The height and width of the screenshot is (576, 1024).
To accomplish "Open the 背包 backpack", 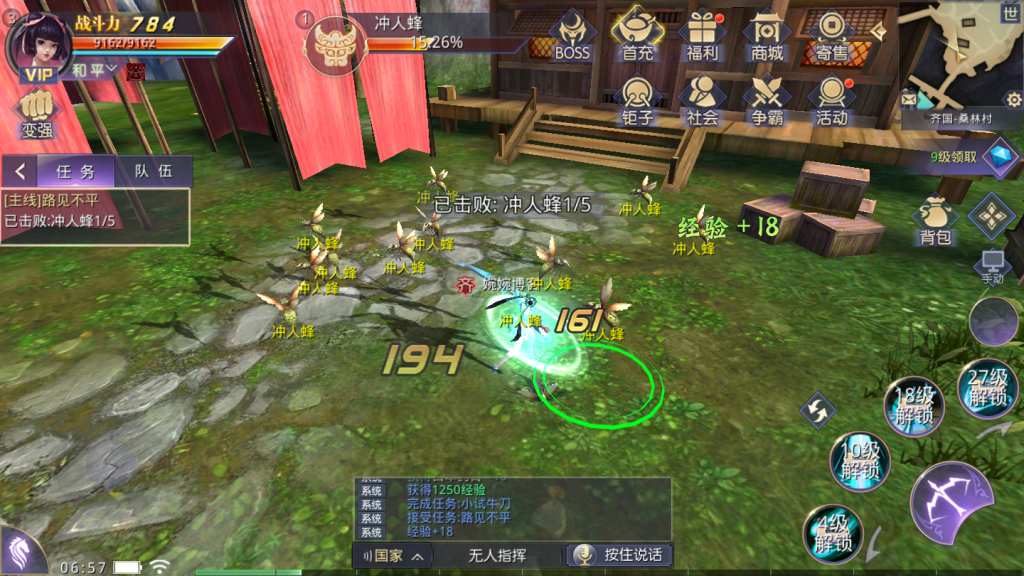I will coord(934,220).
